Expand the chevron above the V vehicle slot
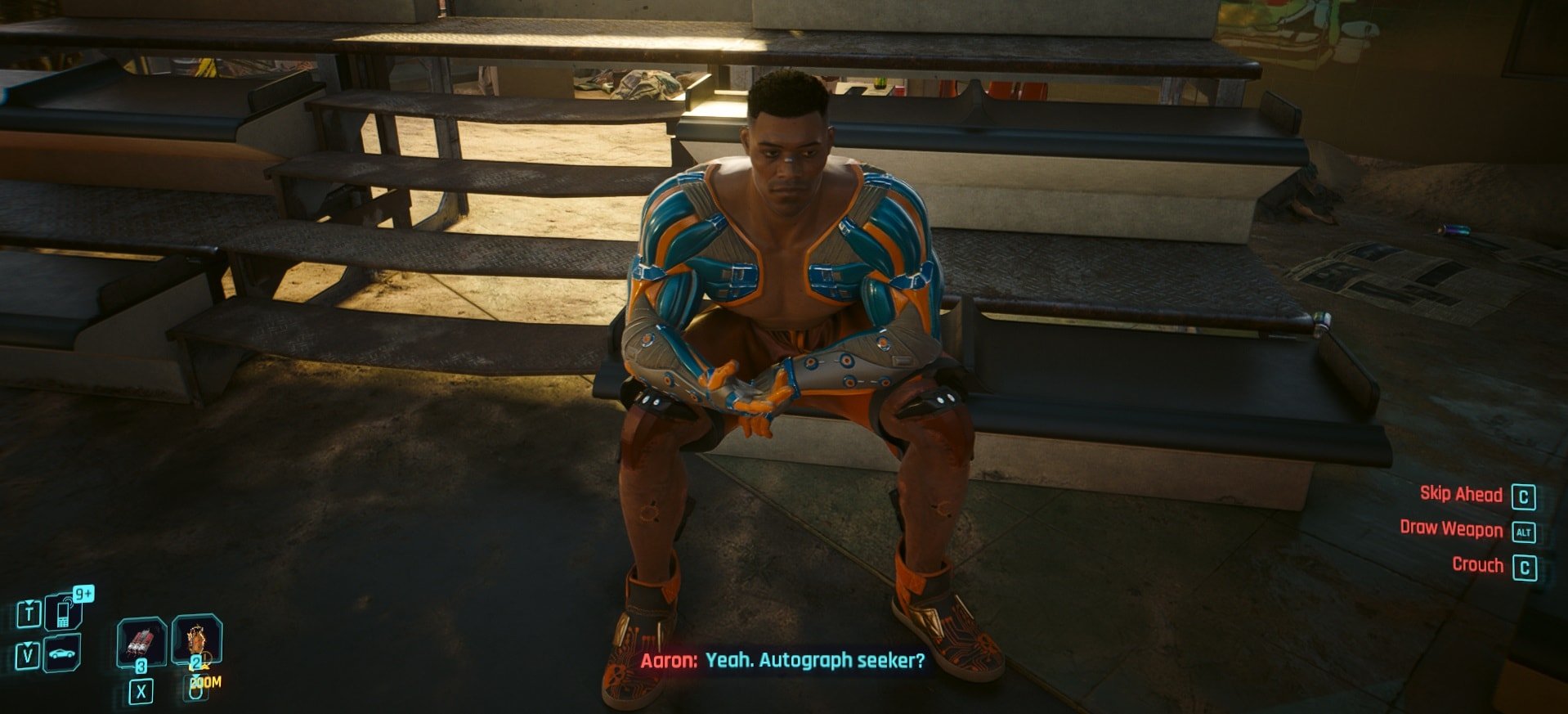Screen dimensions: 1568x714 pos(27,644)
